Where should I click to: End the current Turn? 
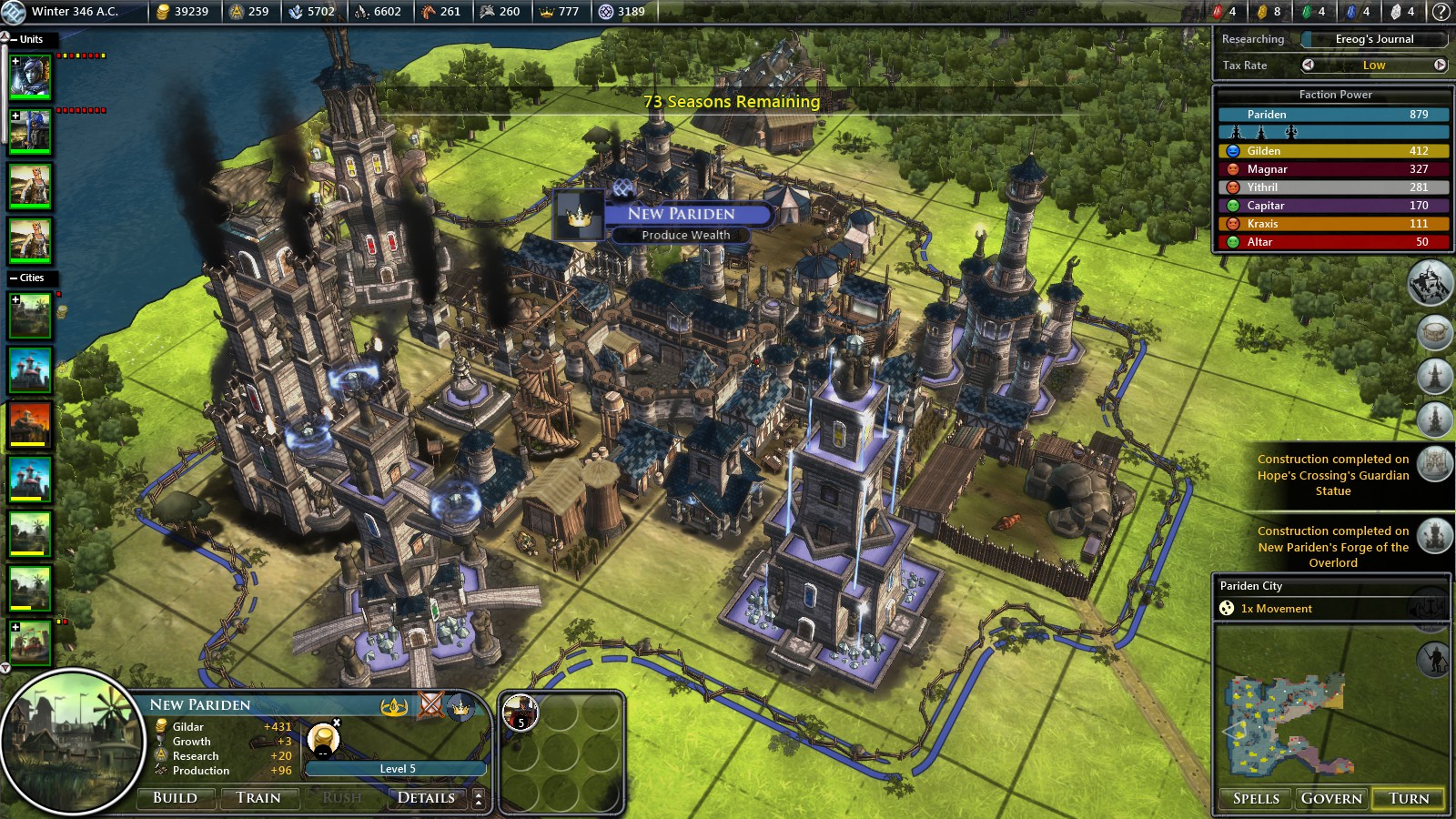[x=1409, y=798]
